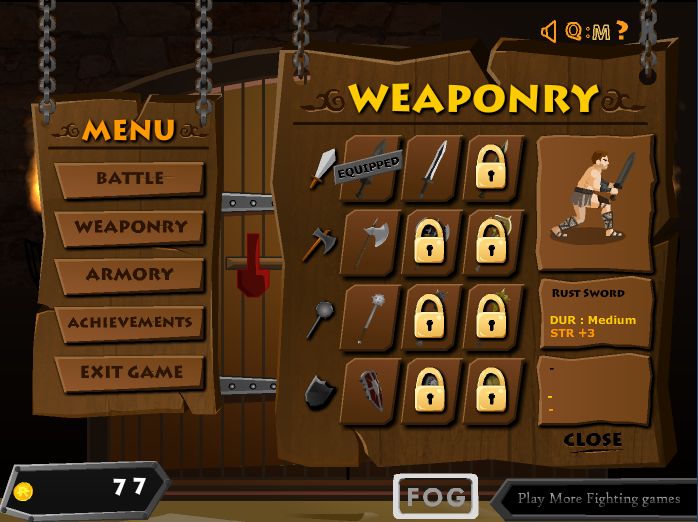Close the Weaponry panel
This screenshot has height=522, width=698.
pyautogui.click(x=593, y=440)
